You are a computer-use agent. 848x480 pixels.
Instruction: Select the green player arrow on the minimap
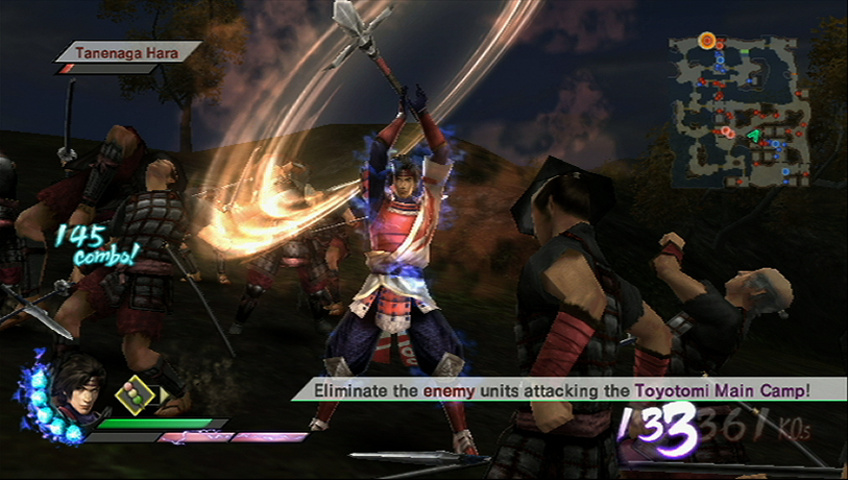(752, 135)
